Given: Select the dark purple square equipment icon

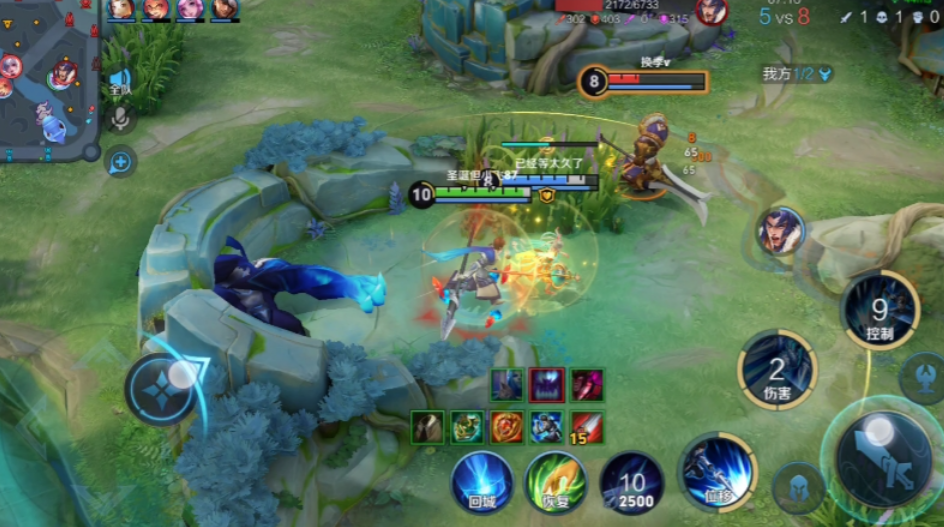Looking at the screenshot, I should 546,384.
